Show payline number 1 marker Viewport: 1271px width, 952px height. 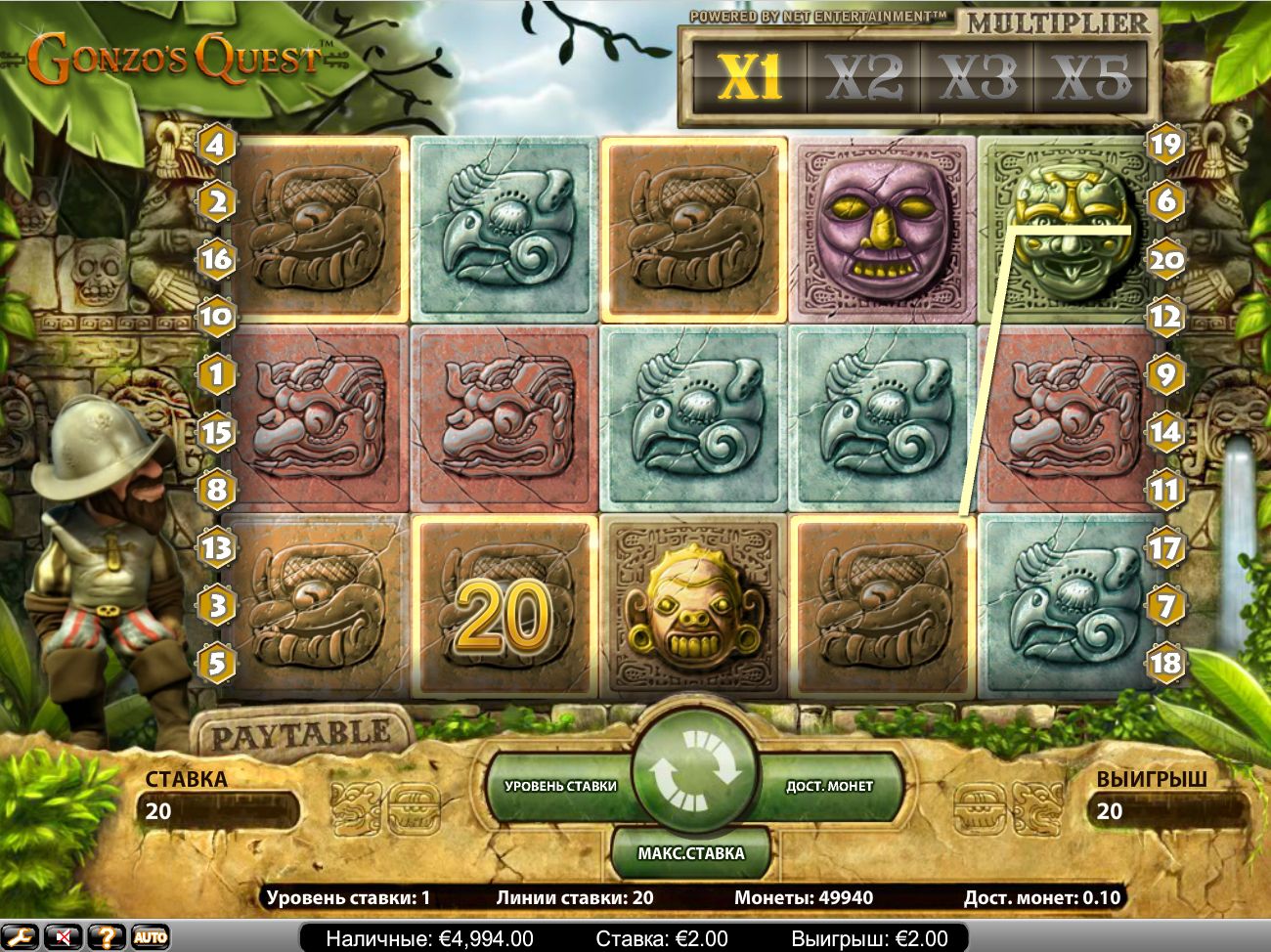click(216, 373)
